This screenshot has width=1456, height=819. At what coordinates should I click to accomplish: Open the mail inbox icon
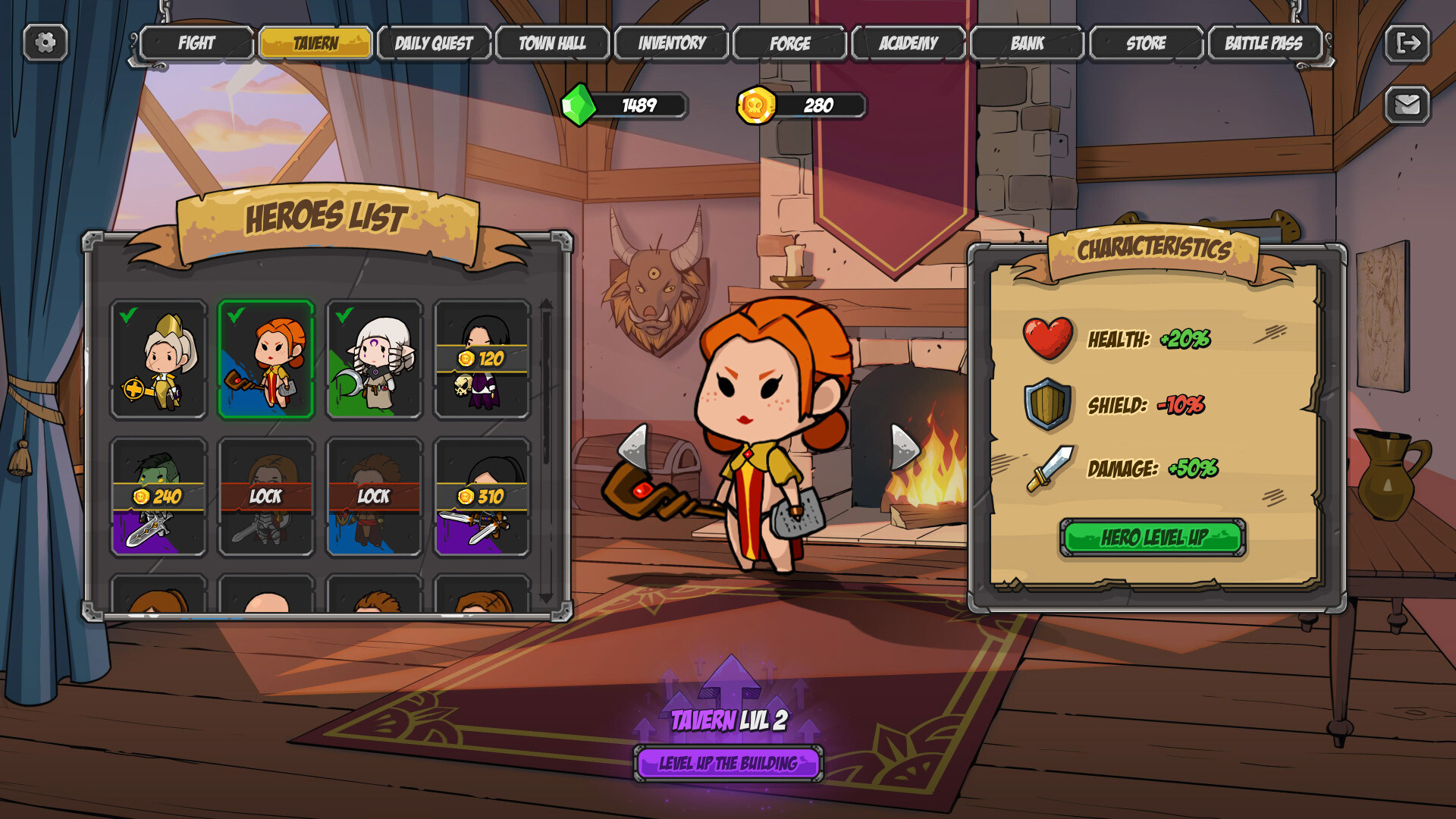[x=1408, y=104]
